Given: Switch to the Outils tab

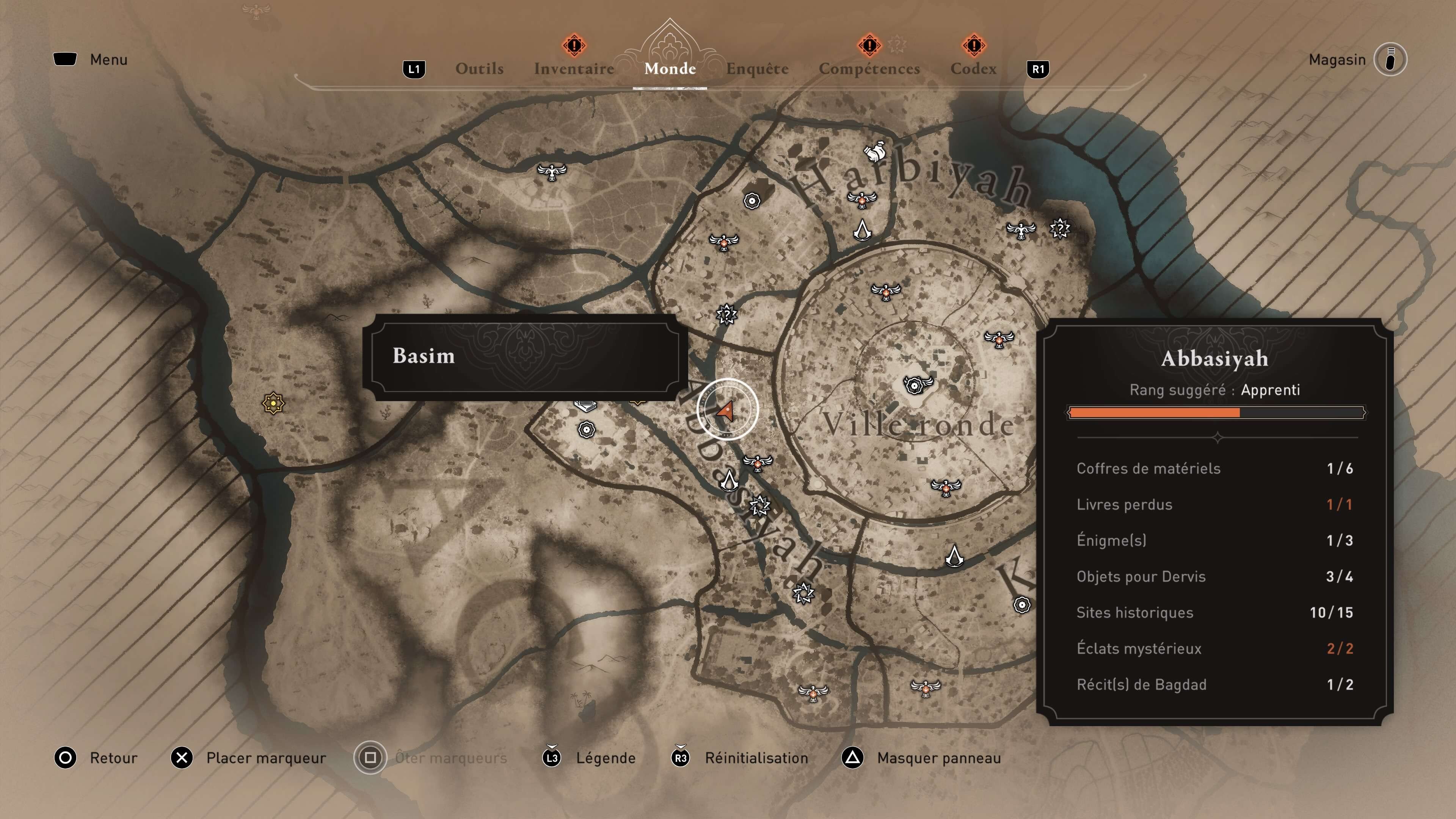Looking at the screenshot, I should (479, 69).
